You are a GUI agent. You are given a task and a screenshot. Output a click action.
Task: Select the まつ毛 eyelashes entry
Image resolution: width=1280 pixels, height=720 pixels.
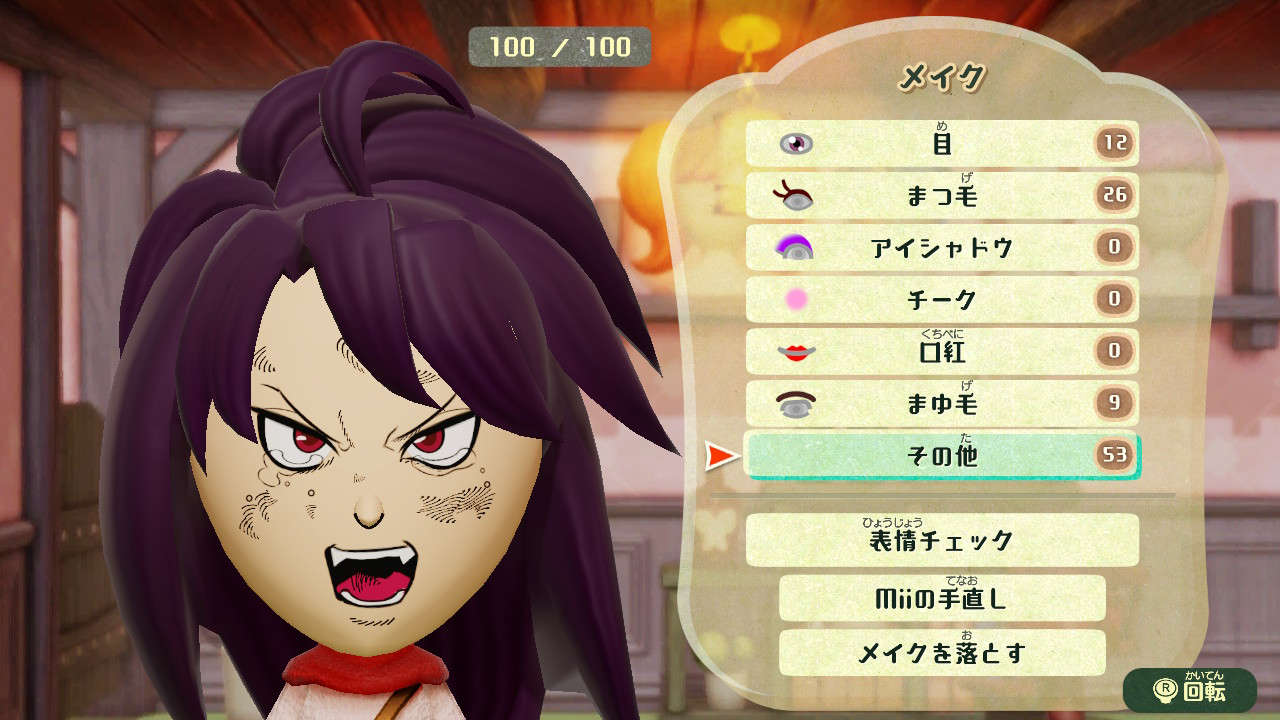click(x=941, y=196)
